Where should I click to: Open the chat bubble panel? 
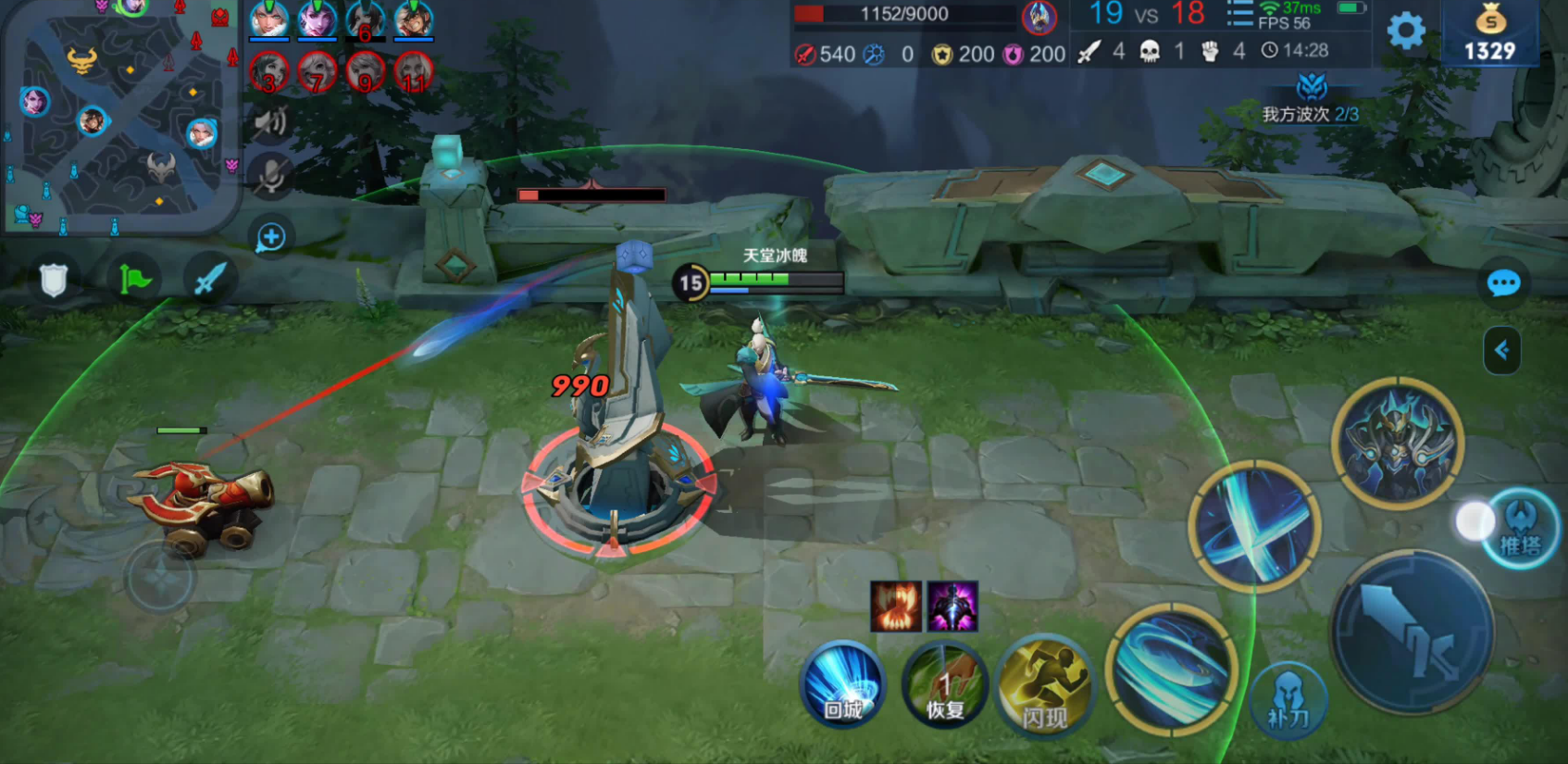coord(1503,283)
